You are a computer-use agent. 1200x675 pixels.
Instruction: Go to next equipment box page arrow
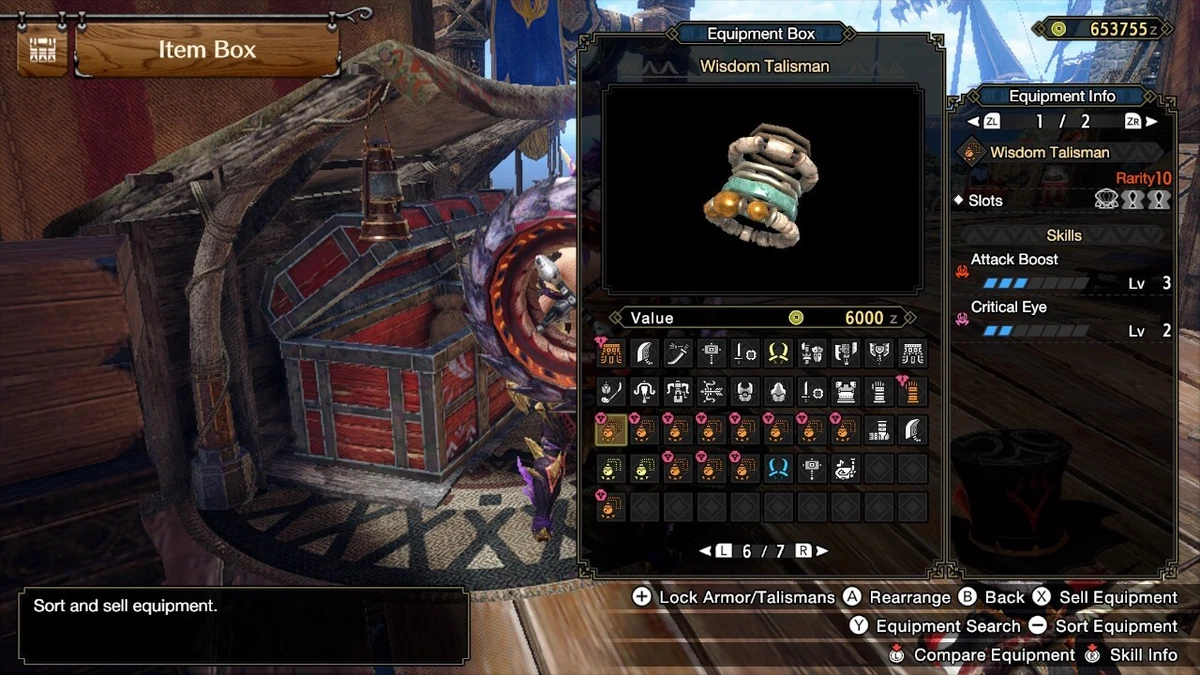[821, 551]
